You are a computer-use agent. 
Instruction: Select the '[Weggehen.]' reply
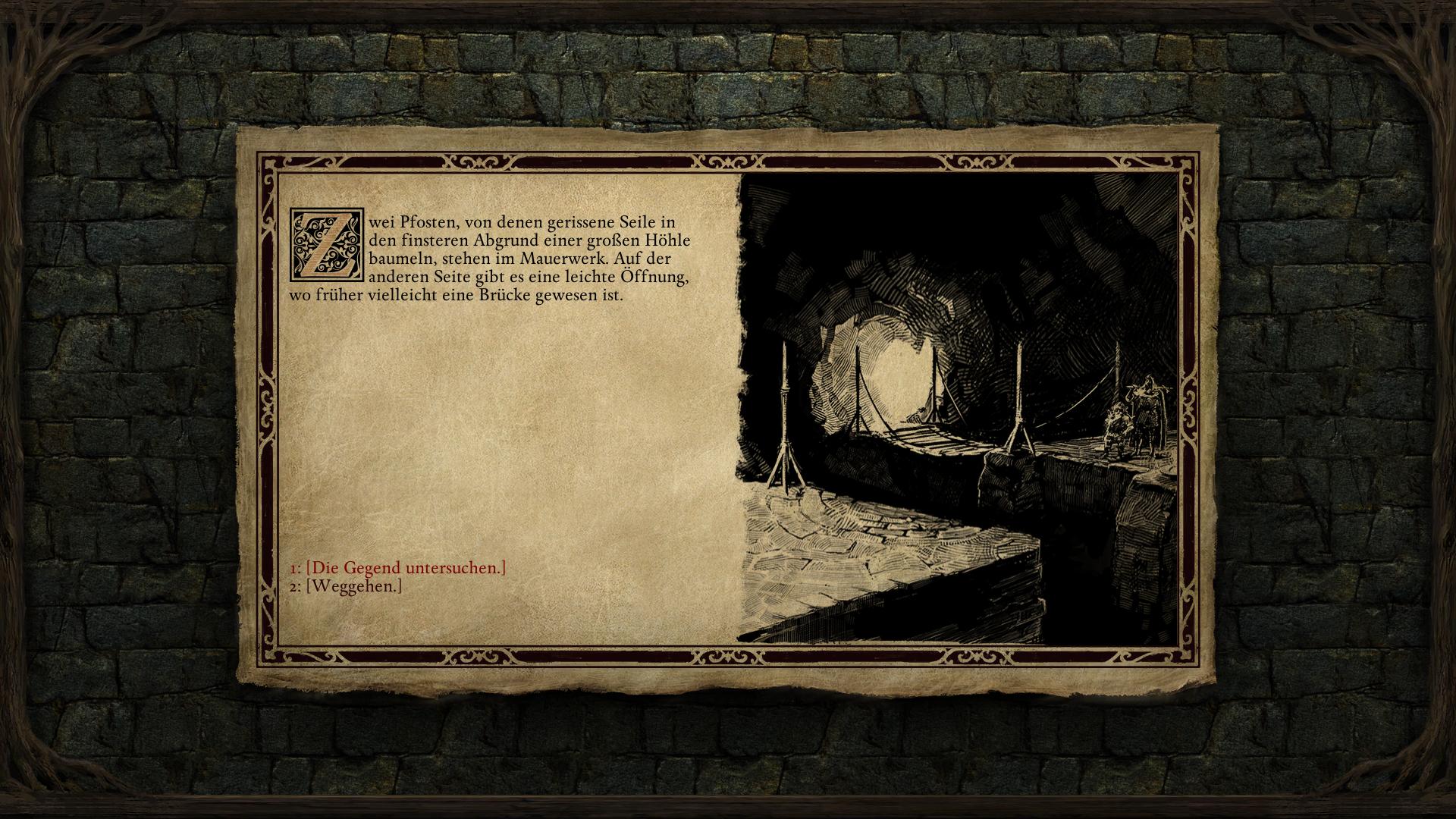[x=353, y=586]
